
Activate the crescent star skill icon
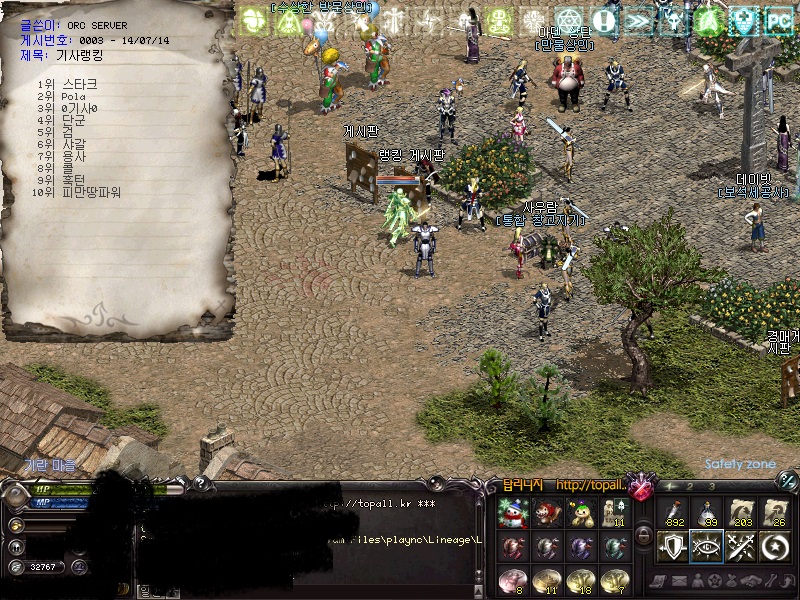pyautogui.click(x=774, y=546)
